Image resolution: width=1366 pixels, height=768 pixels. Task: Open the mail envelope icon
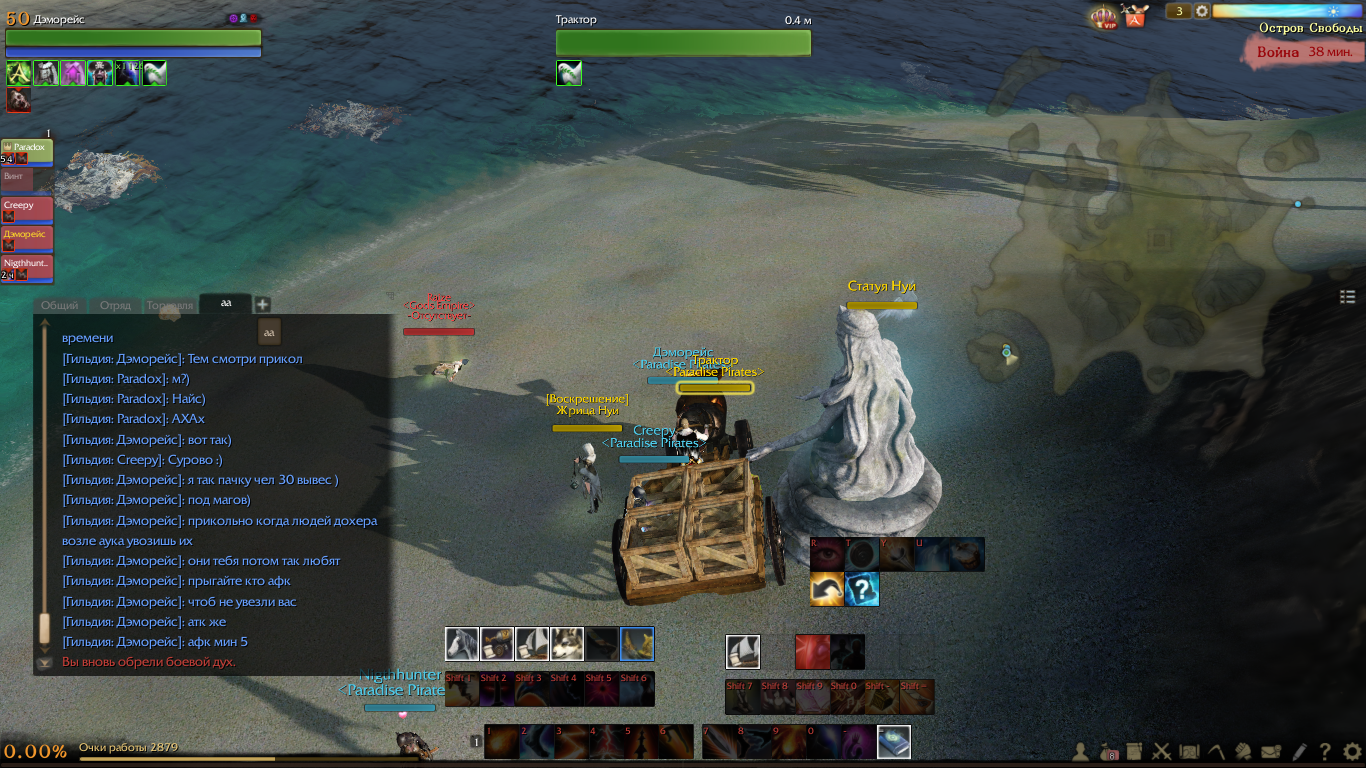click(1271, 751)
